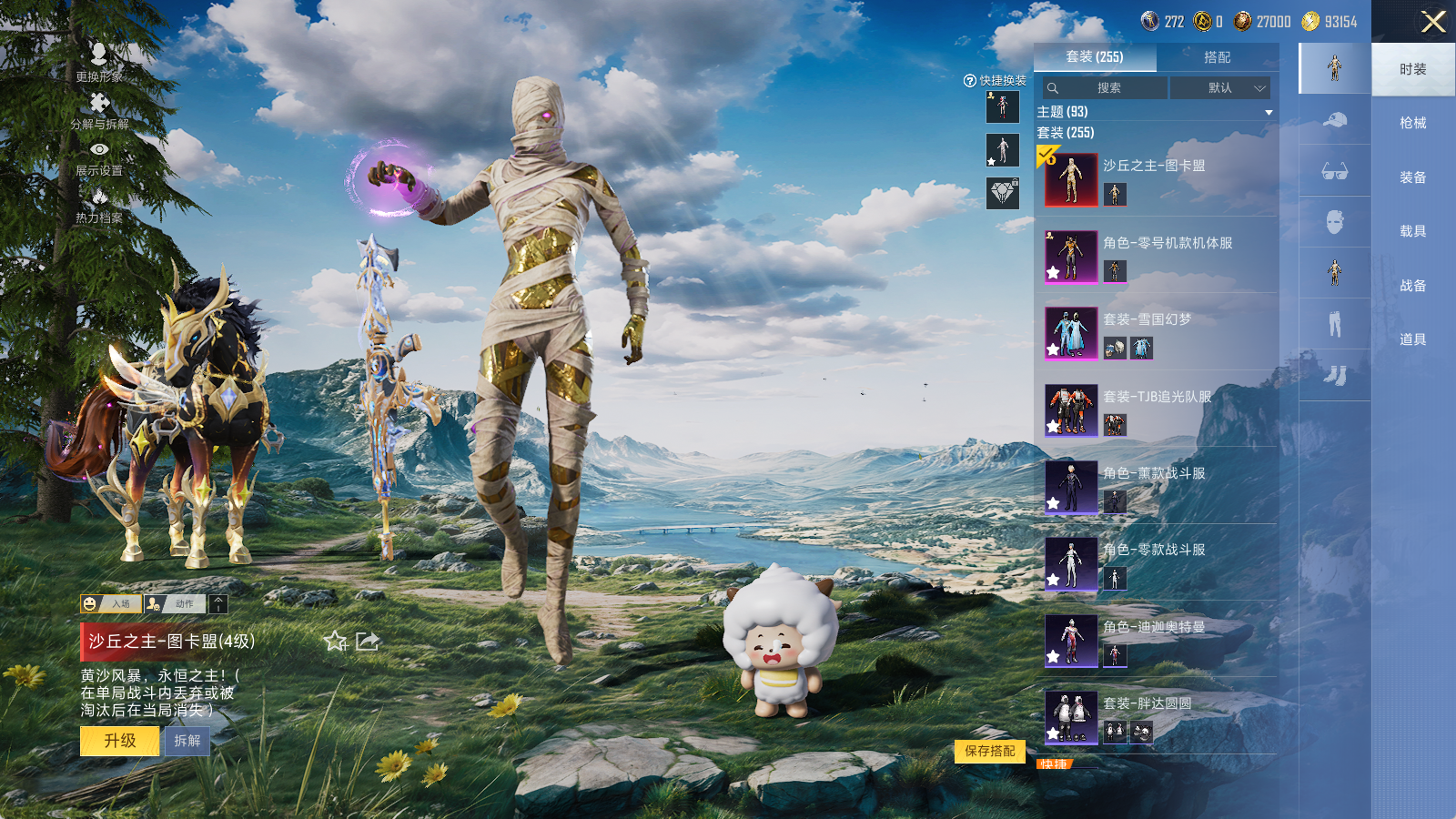Upgrade the outfit with 升级

[x=120, y=741]
